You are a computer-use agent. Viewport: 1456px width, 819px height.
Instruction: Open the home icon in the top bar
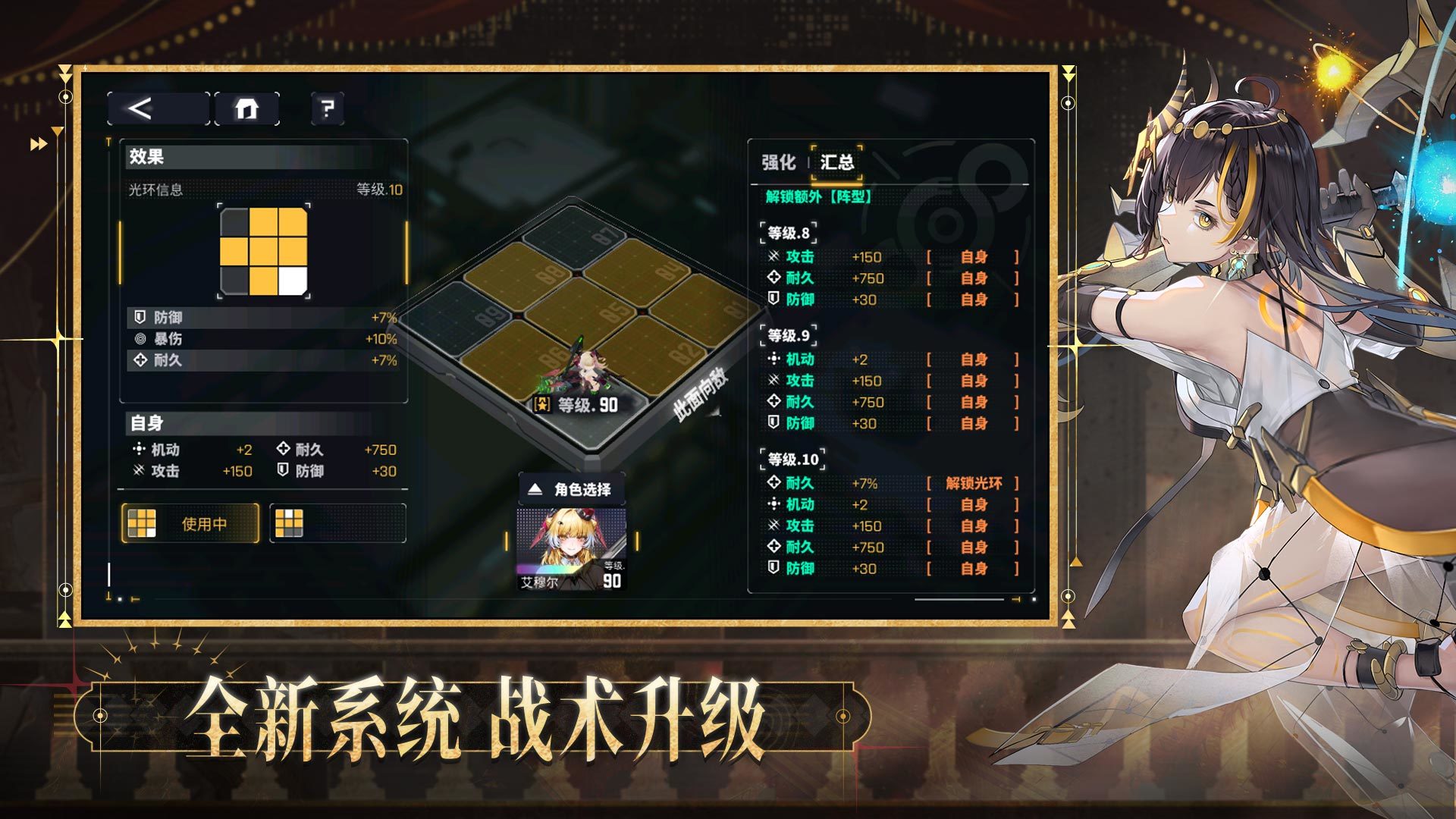tap(248, 108)
